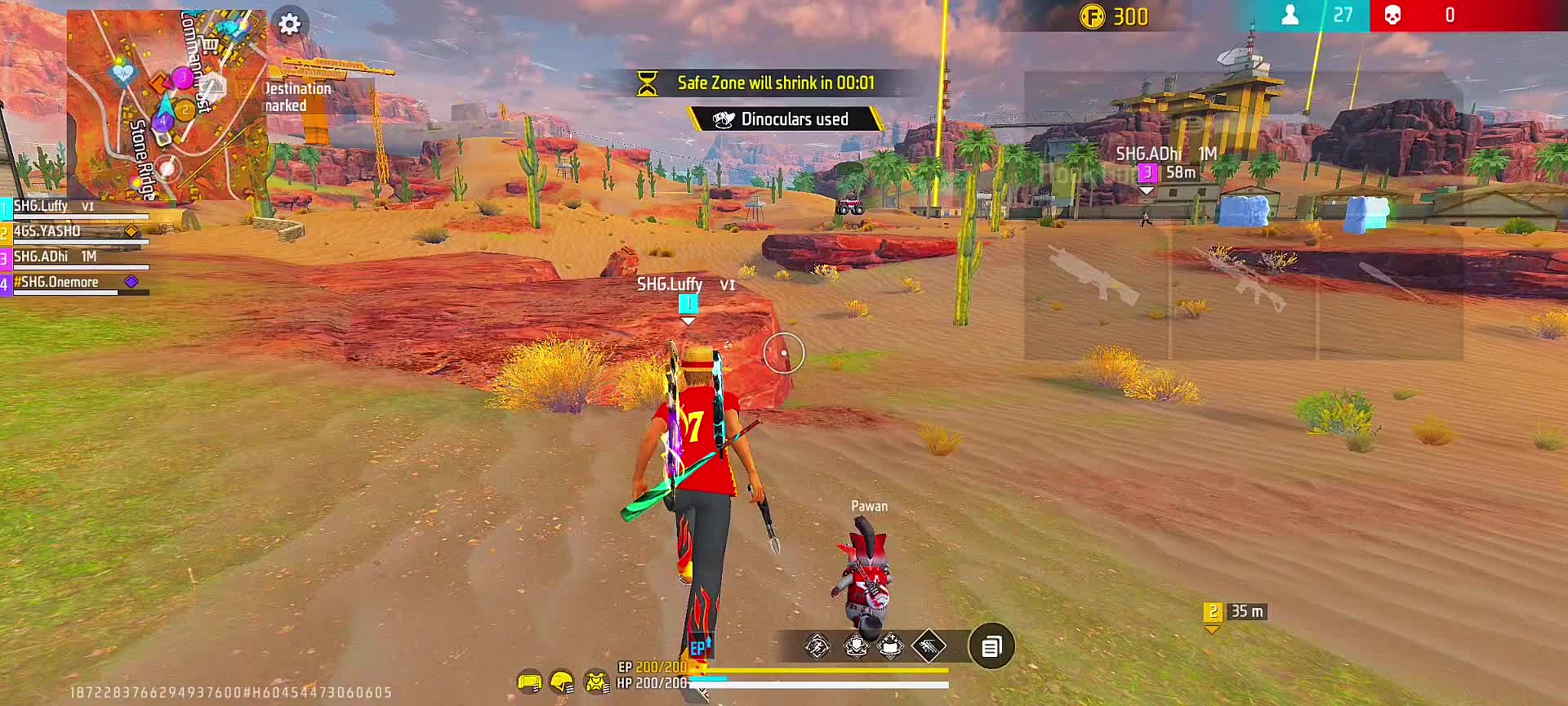This screenshot has height=706, width=1568.
Task: Tap the running figure skill icon
Action: 817,647
